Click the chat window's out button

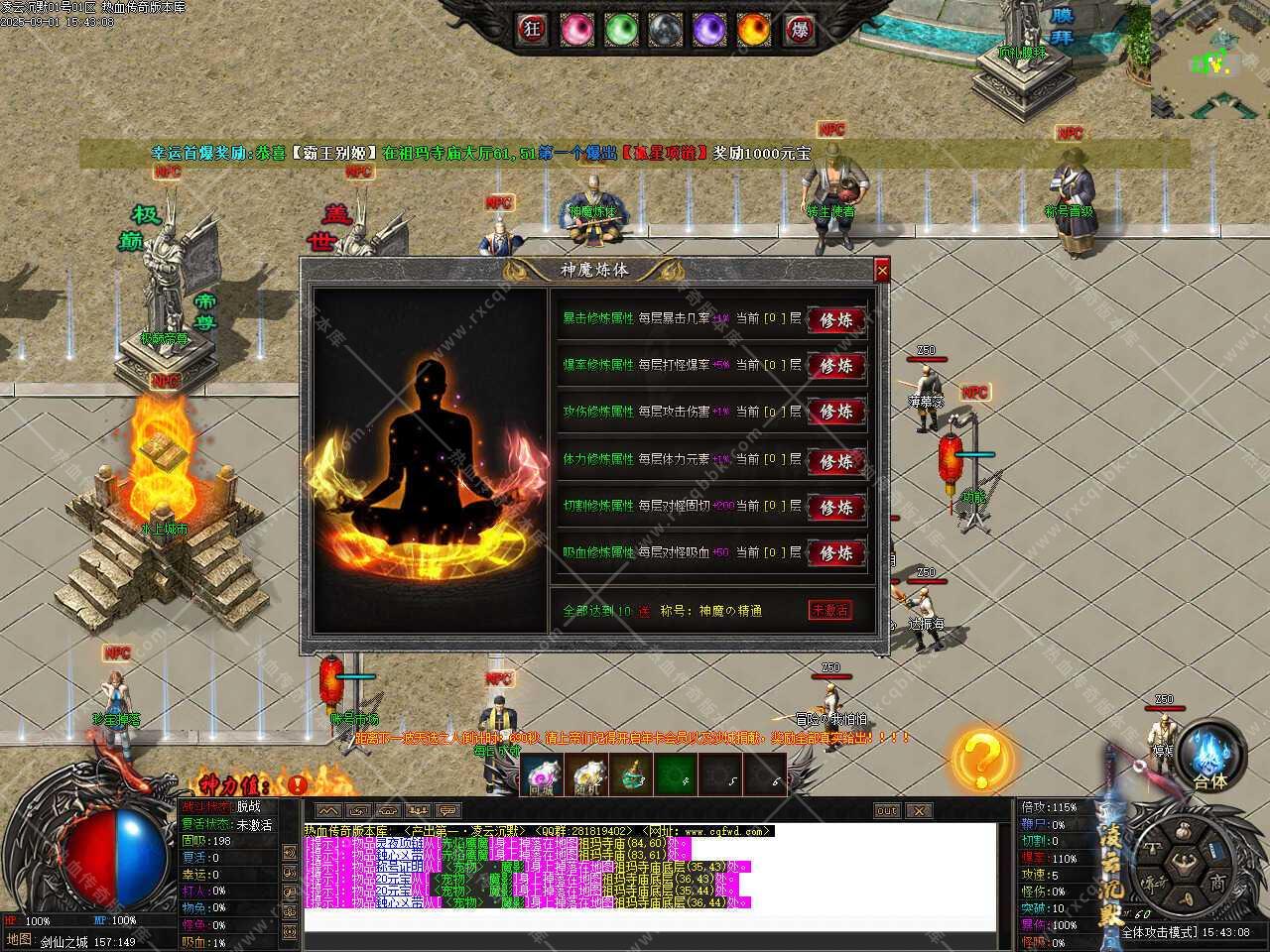pyautogui.click(x=887, y=810)
